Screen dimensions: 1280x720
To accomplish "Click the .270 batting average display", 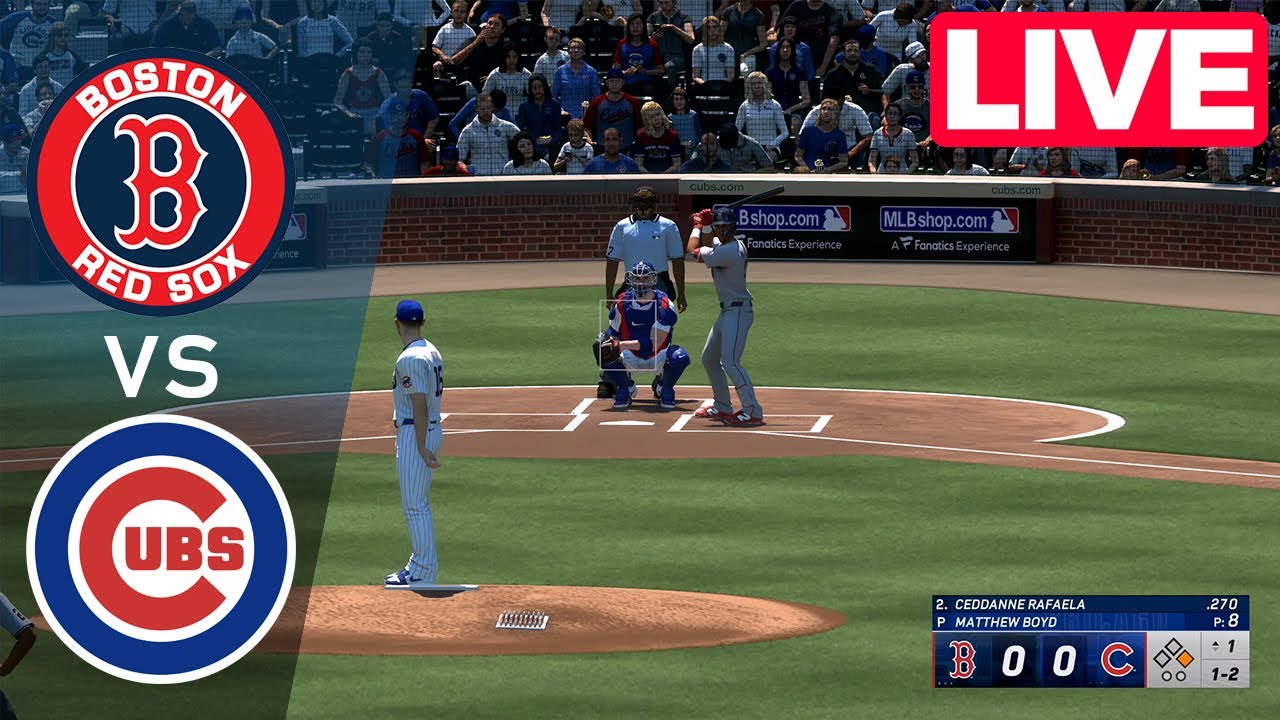I will click(x=1223, y=605).
